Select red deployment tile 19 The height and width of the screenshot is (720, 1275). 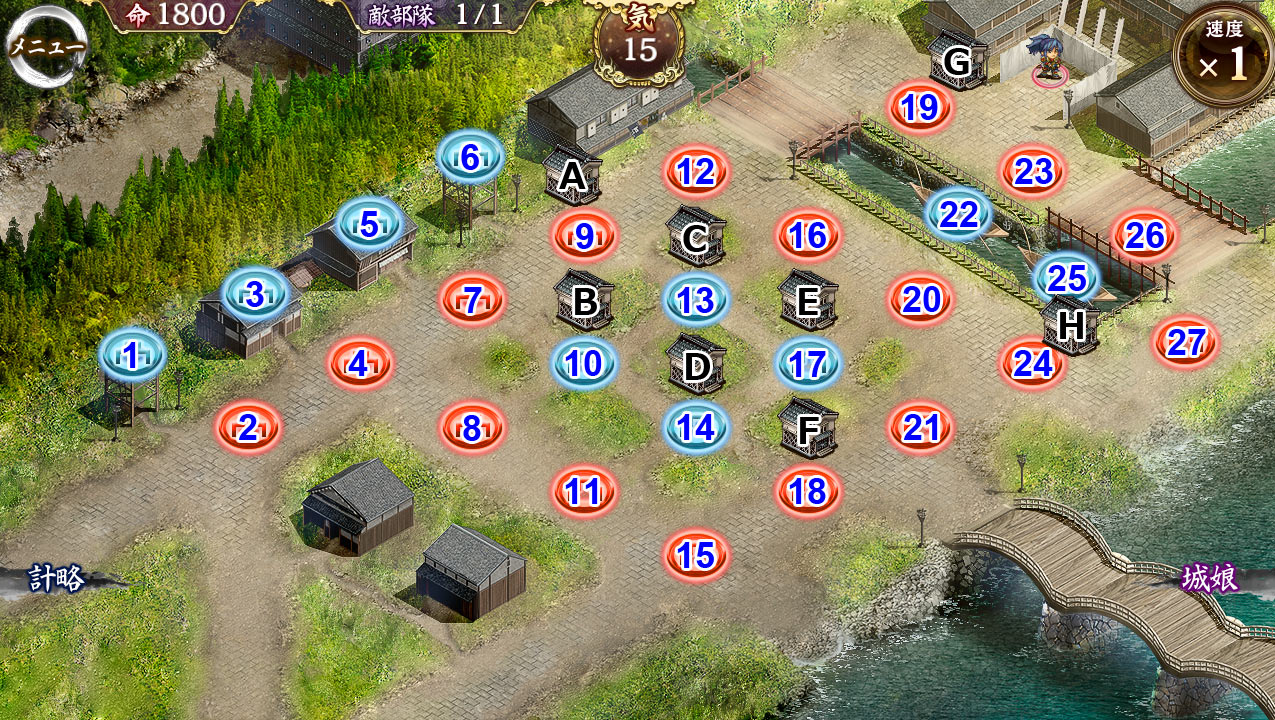point(919,107)
